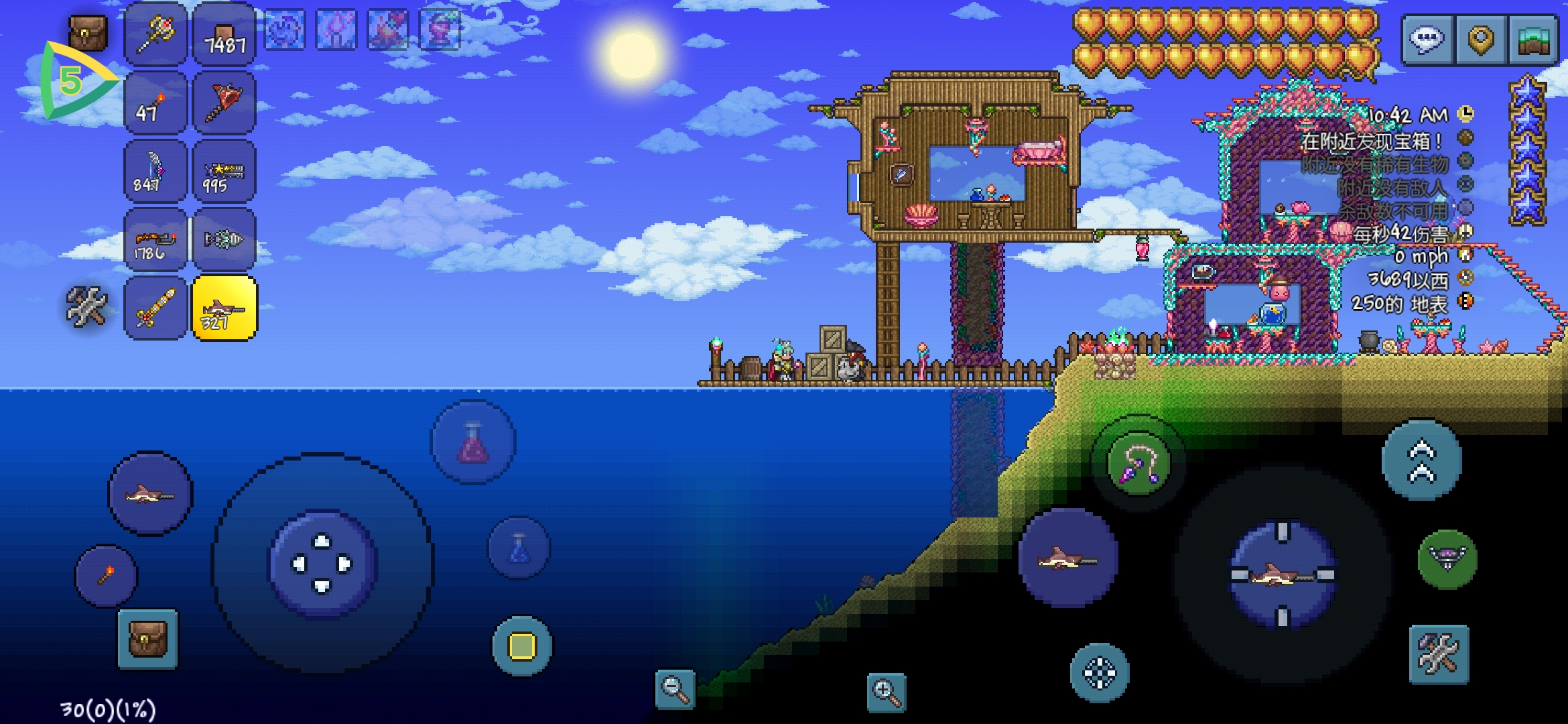
Task: Select the gun slot showing 1786
Action: pos(155,240)
